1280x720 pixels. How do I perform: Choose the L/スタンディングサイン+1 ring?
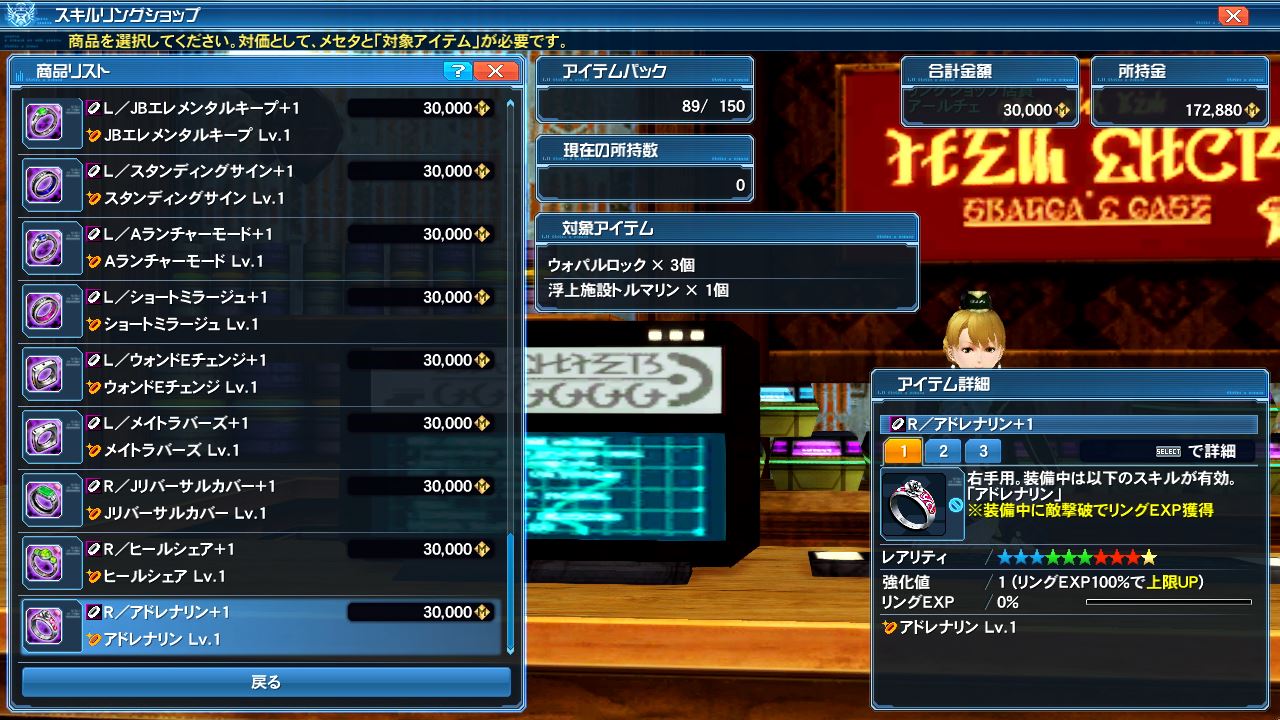(x=260, y=184)
